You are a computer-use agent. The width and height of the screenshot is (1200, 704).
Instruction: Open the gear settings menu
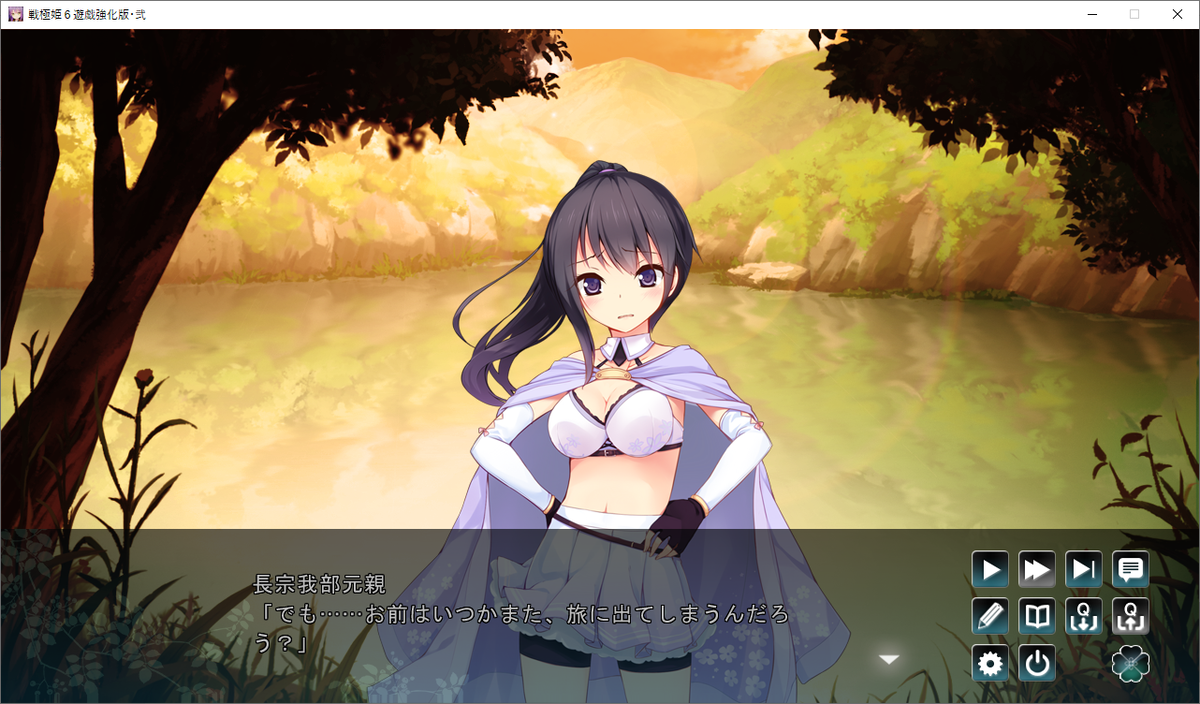pos(990,663)
